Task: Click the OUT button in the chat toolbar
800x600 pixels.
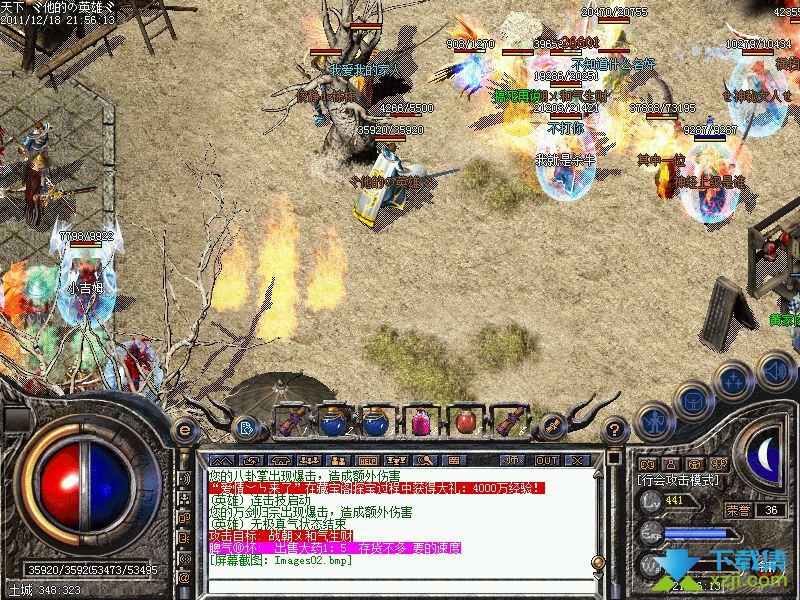Action: [x=547, y=461]
